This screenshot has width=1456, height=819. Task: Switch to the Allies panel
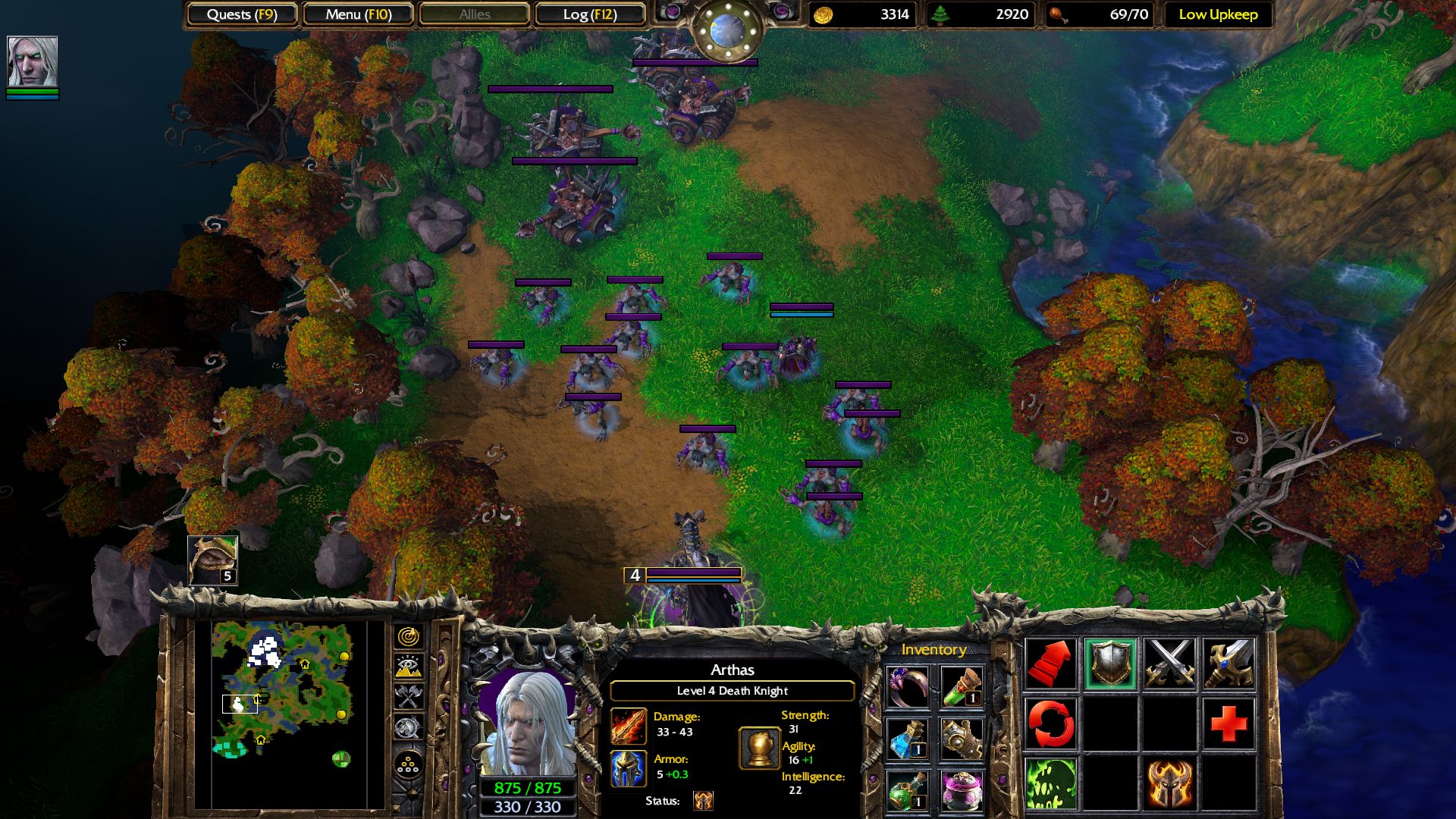(474, 14)
